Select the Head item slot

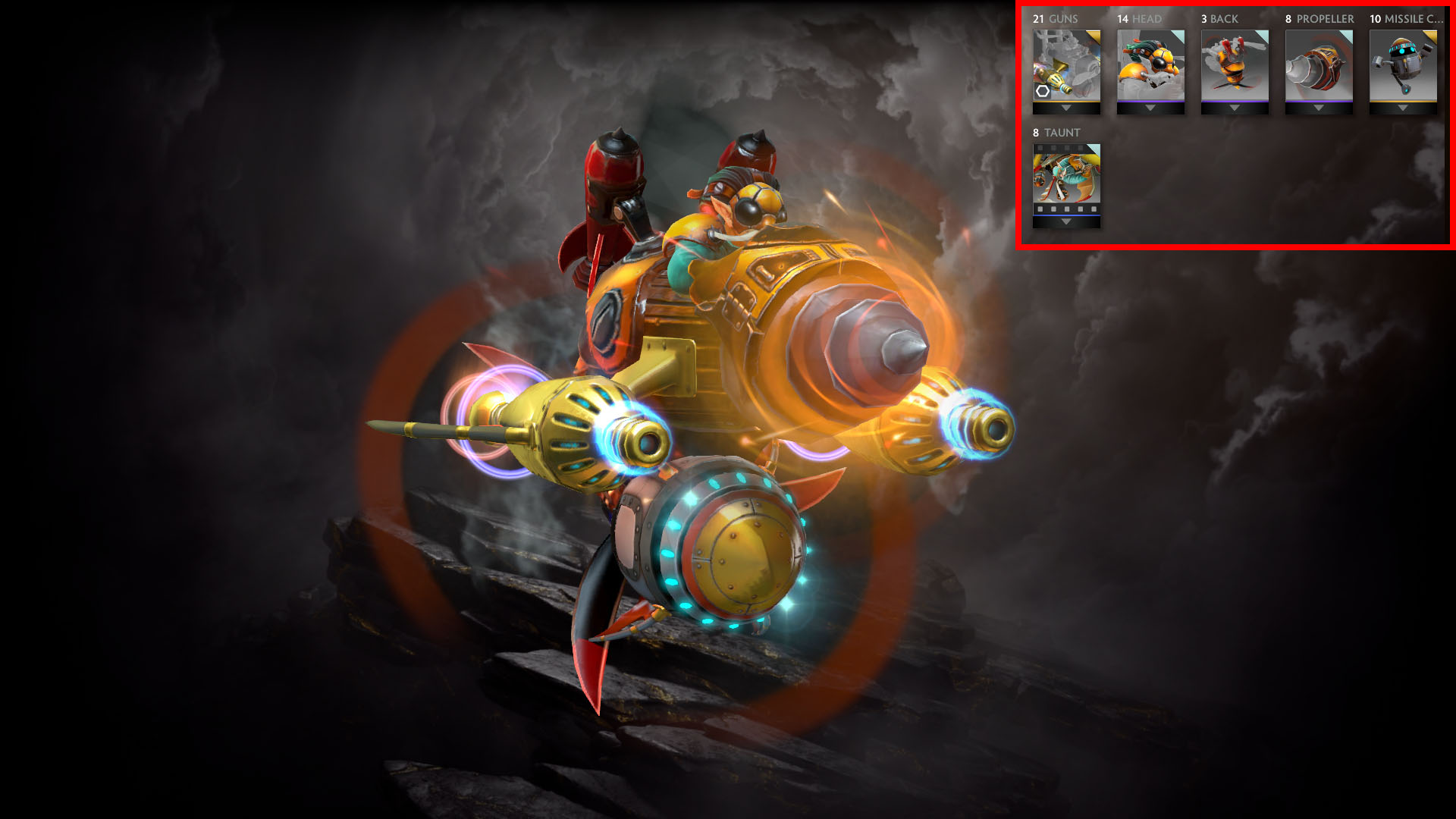click(1150, 65)
